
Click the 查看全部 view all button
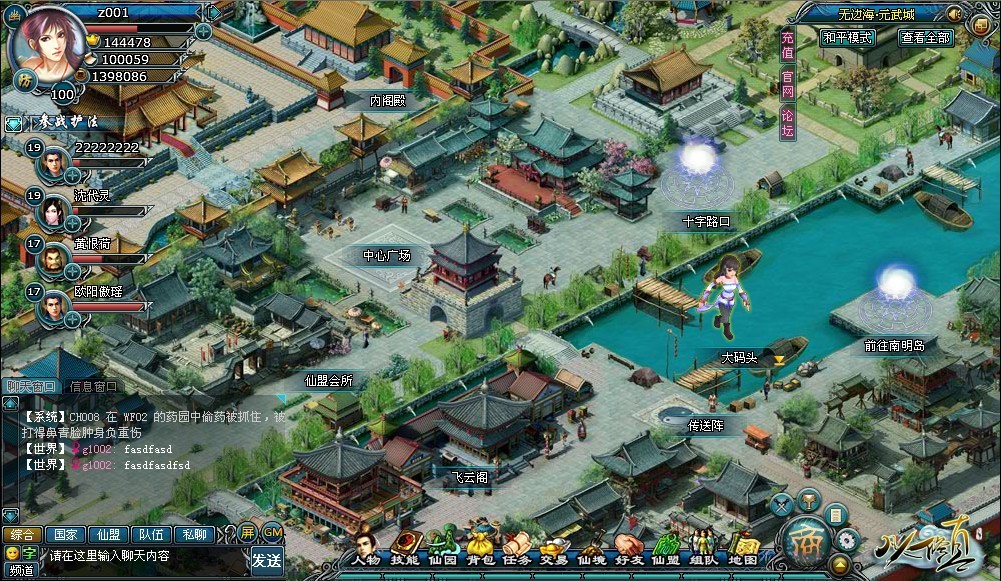(925, 38)
